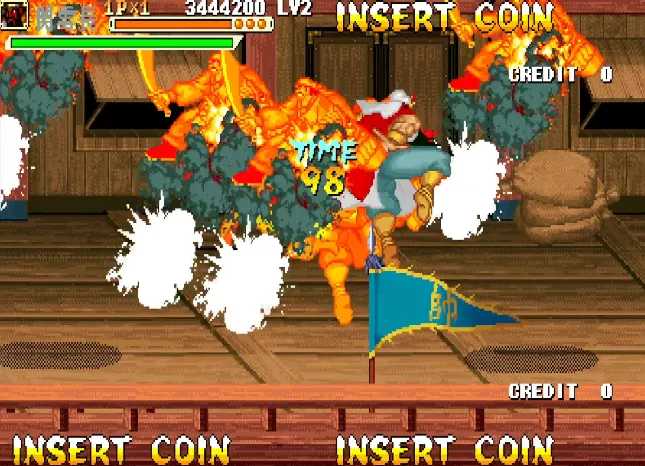Click the player one character portrait
This screenshot has width=645, height=466.
point(15,17)
